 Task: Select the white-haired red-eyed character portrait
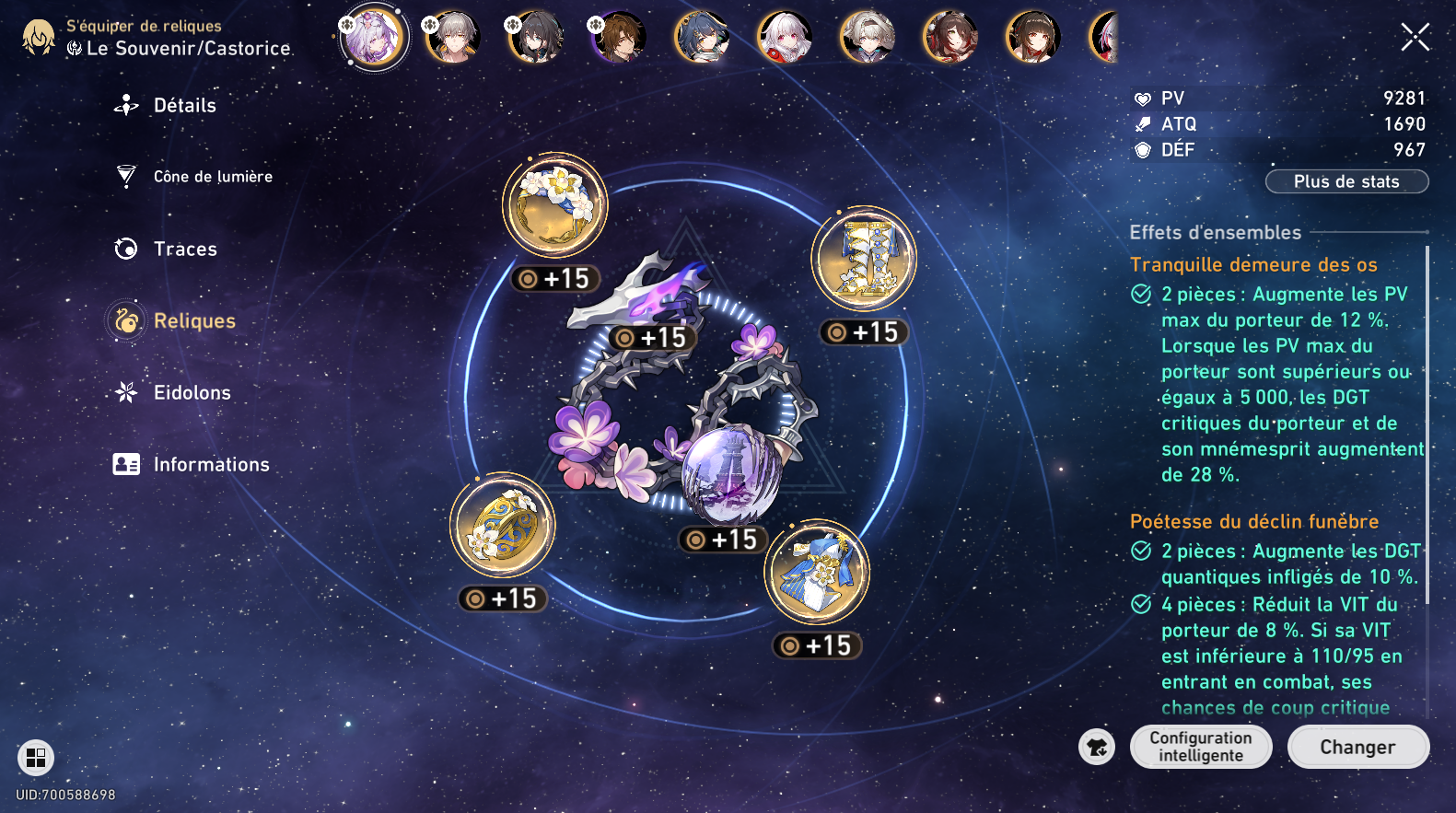click(785, 38)
